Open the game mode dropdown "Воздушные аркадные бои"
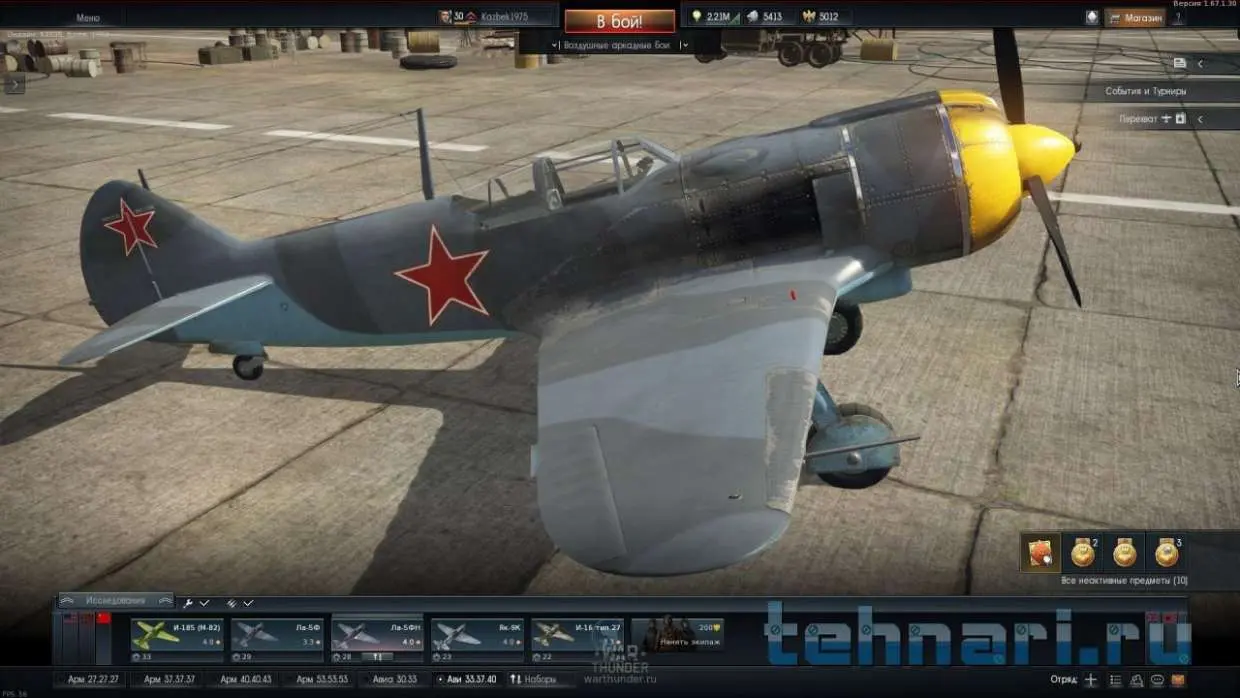Image resolution: width=1240 pixels, height=698 pixels. pos(620,45)
